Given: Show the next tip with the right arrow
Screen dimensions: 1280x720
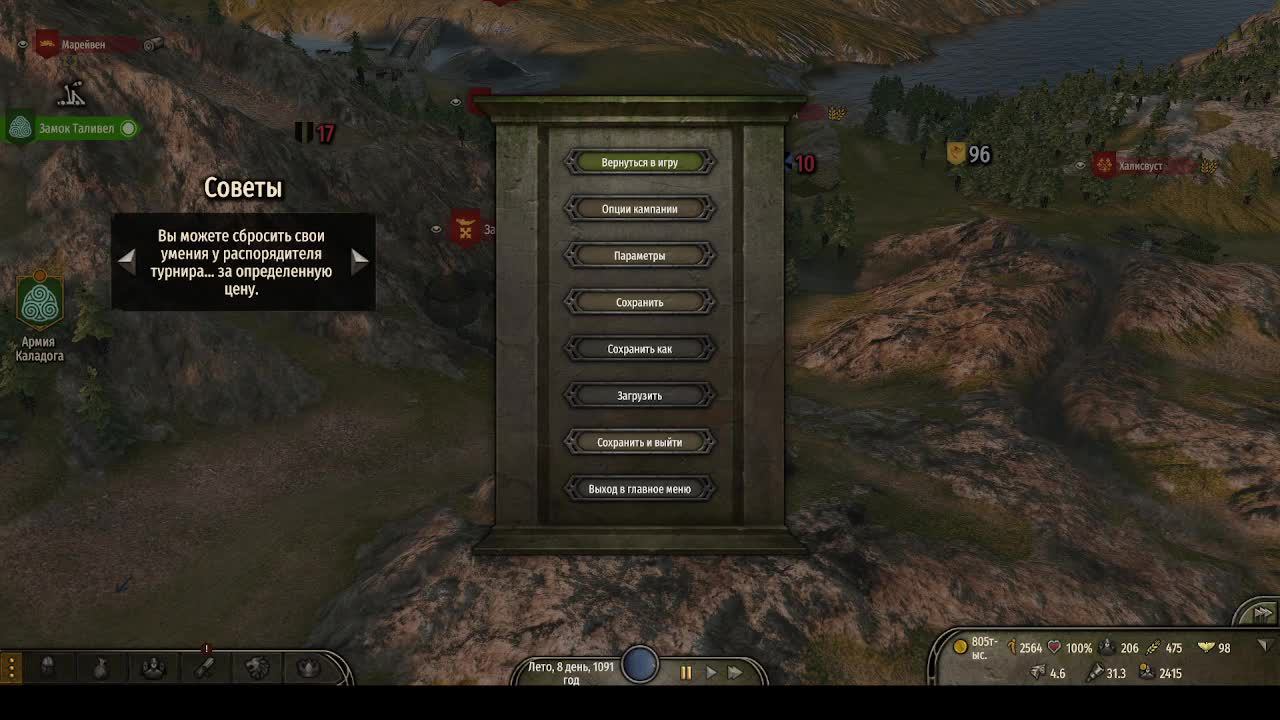Looking at the screenshot, I should [x=359, y=262].
